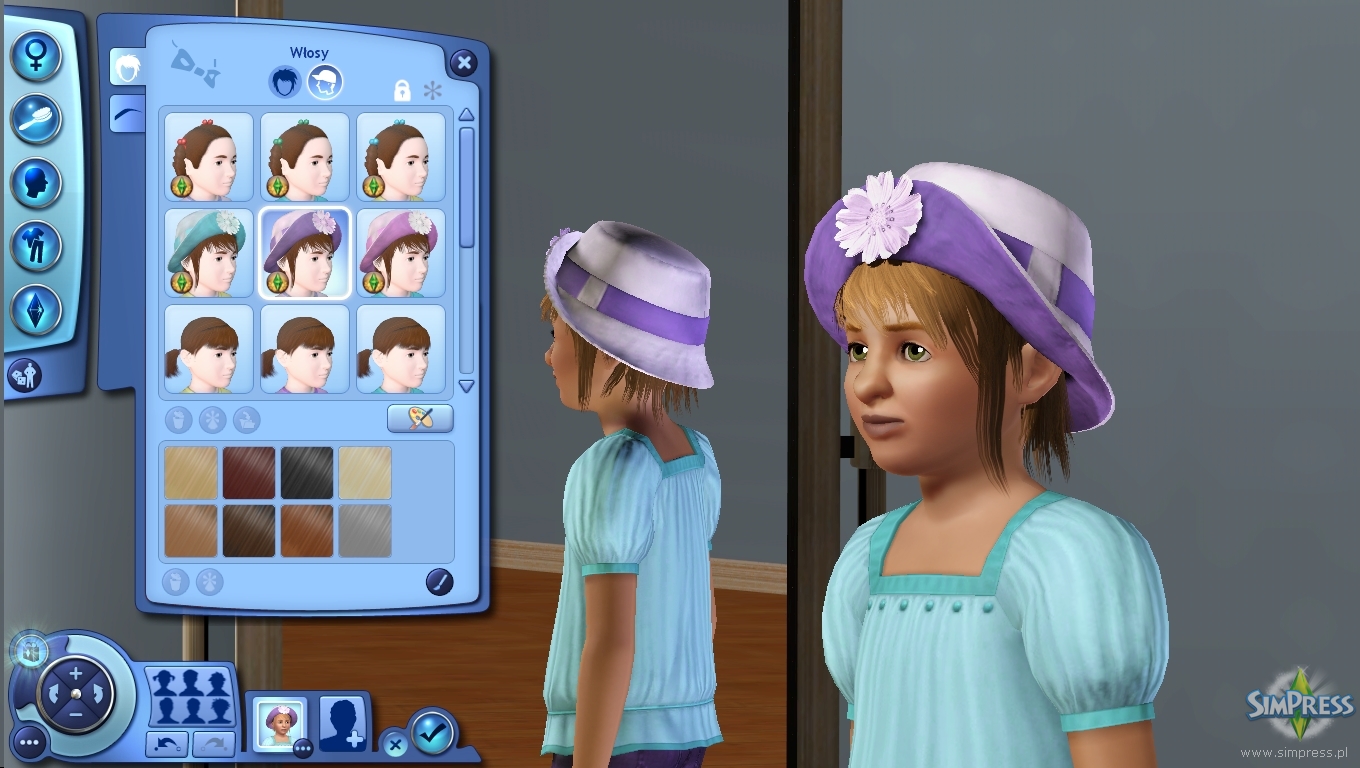This screenshot has width=1360, height=768.
Task: Select the head and face editing icon
Action: (35, 184)
